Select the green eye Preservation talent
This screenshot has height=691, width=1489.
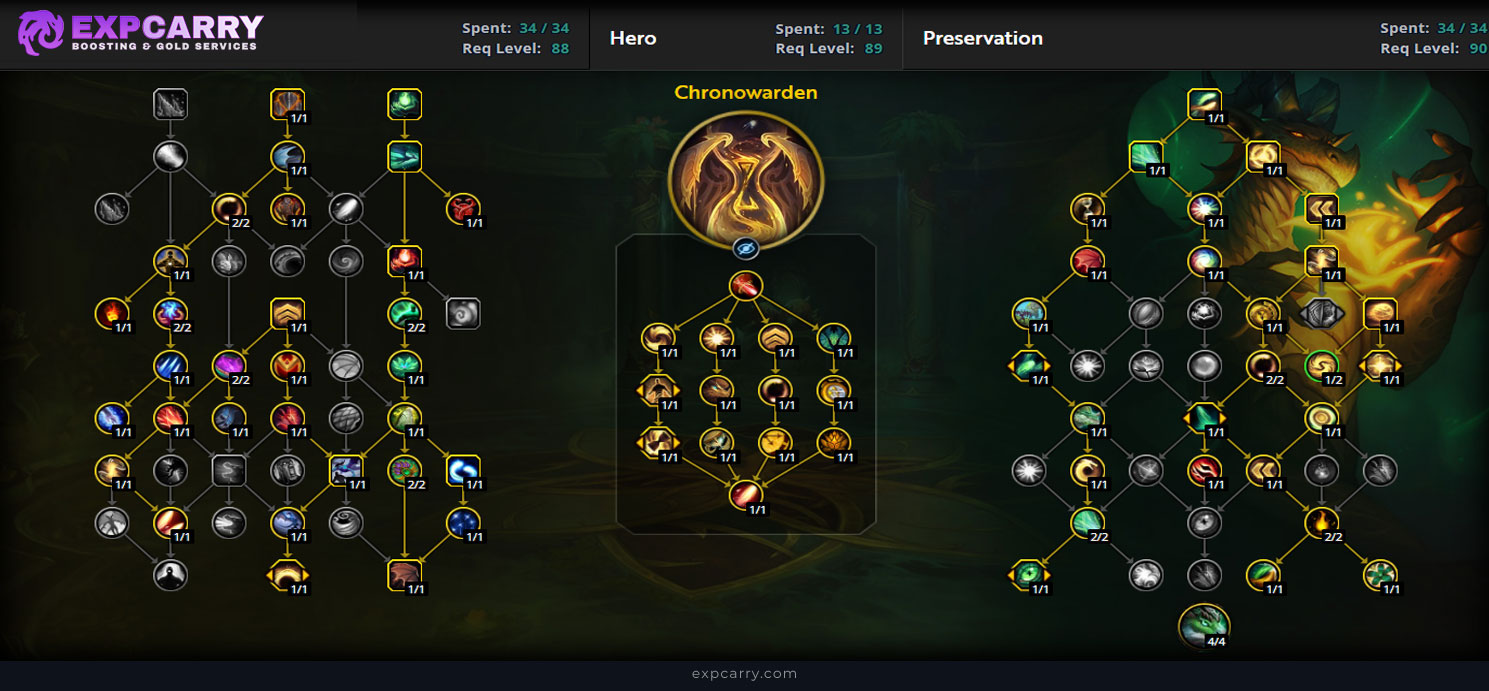(x=1029, y=574)
